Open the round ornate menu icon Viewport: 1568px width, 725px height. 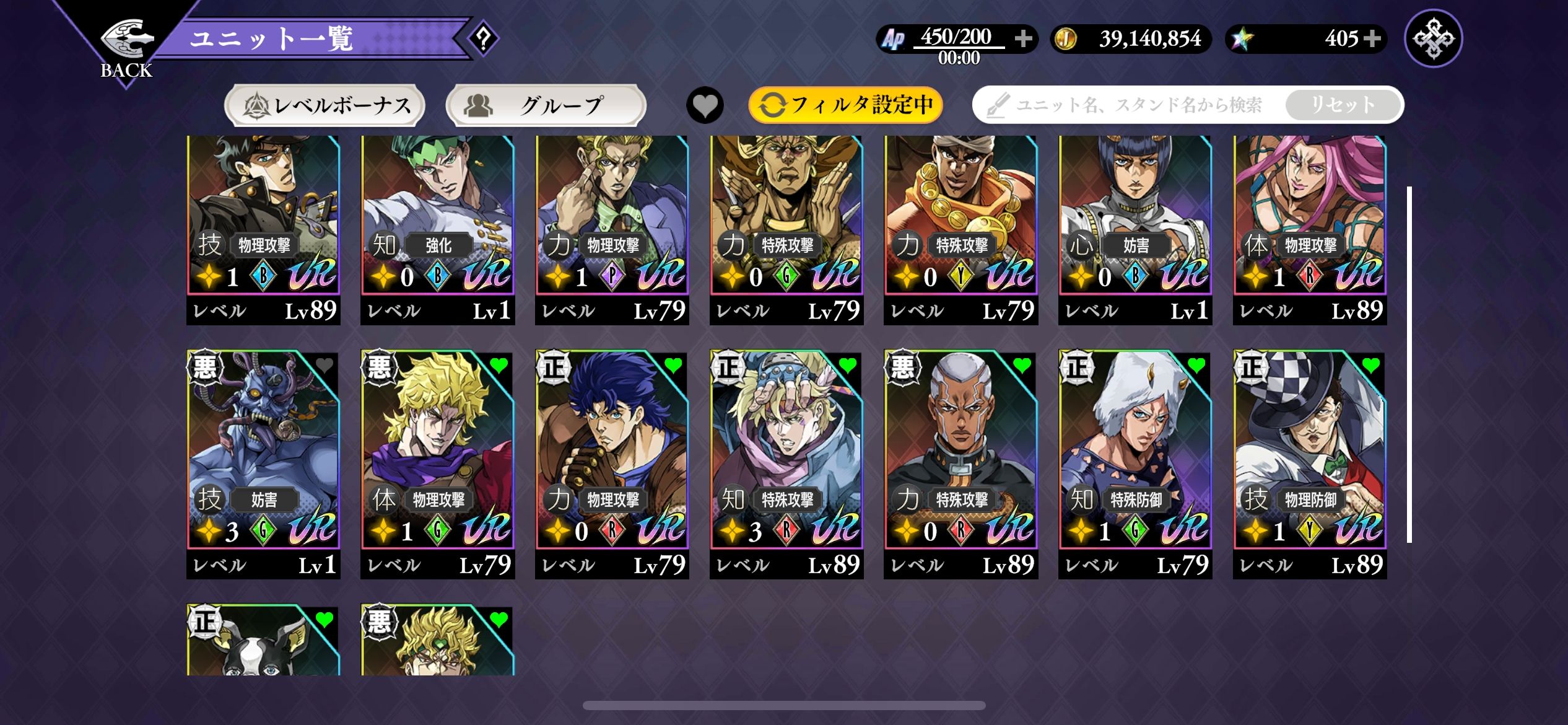tap(1433, 38)
